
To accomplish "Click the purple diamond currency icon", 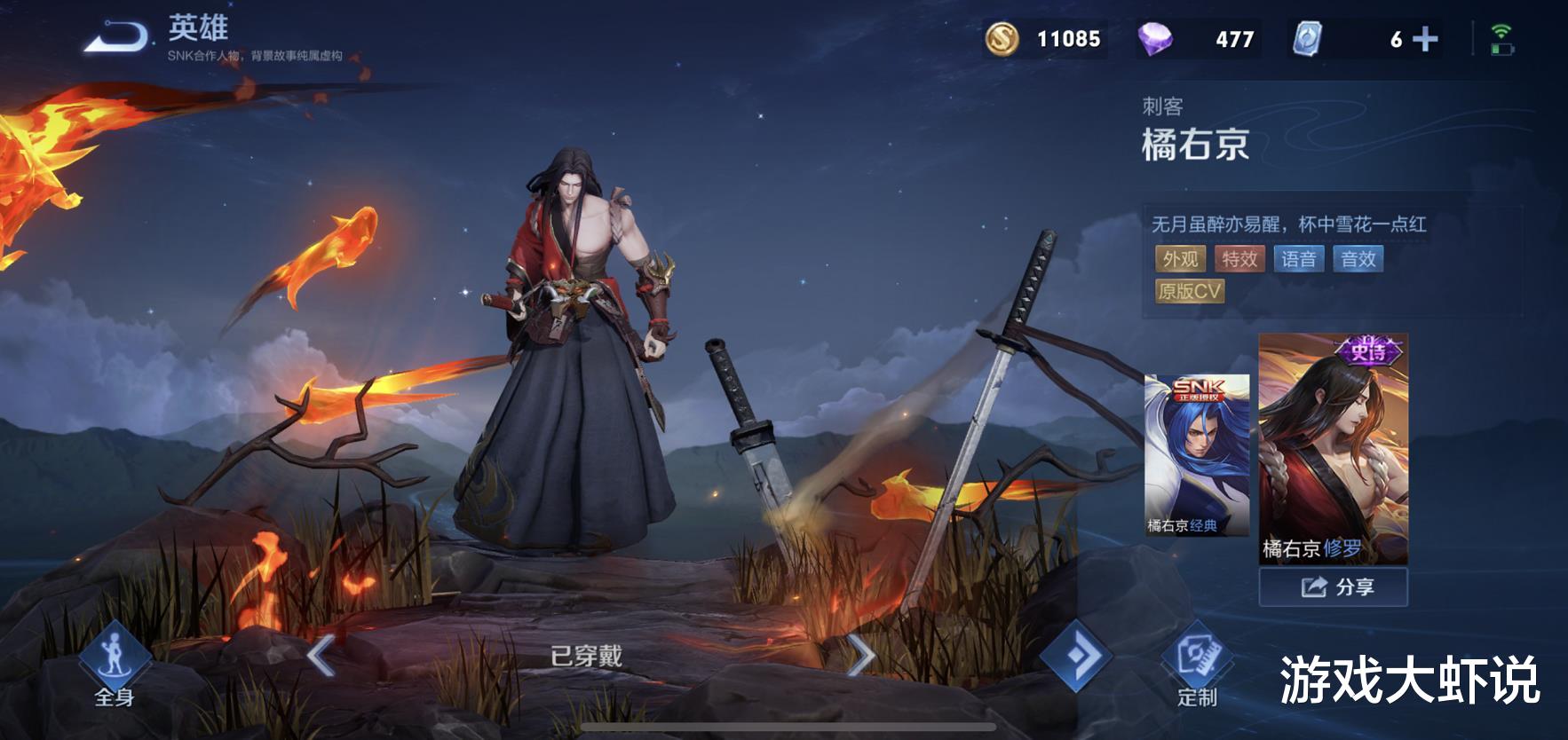I will [x=1154, y=39].
